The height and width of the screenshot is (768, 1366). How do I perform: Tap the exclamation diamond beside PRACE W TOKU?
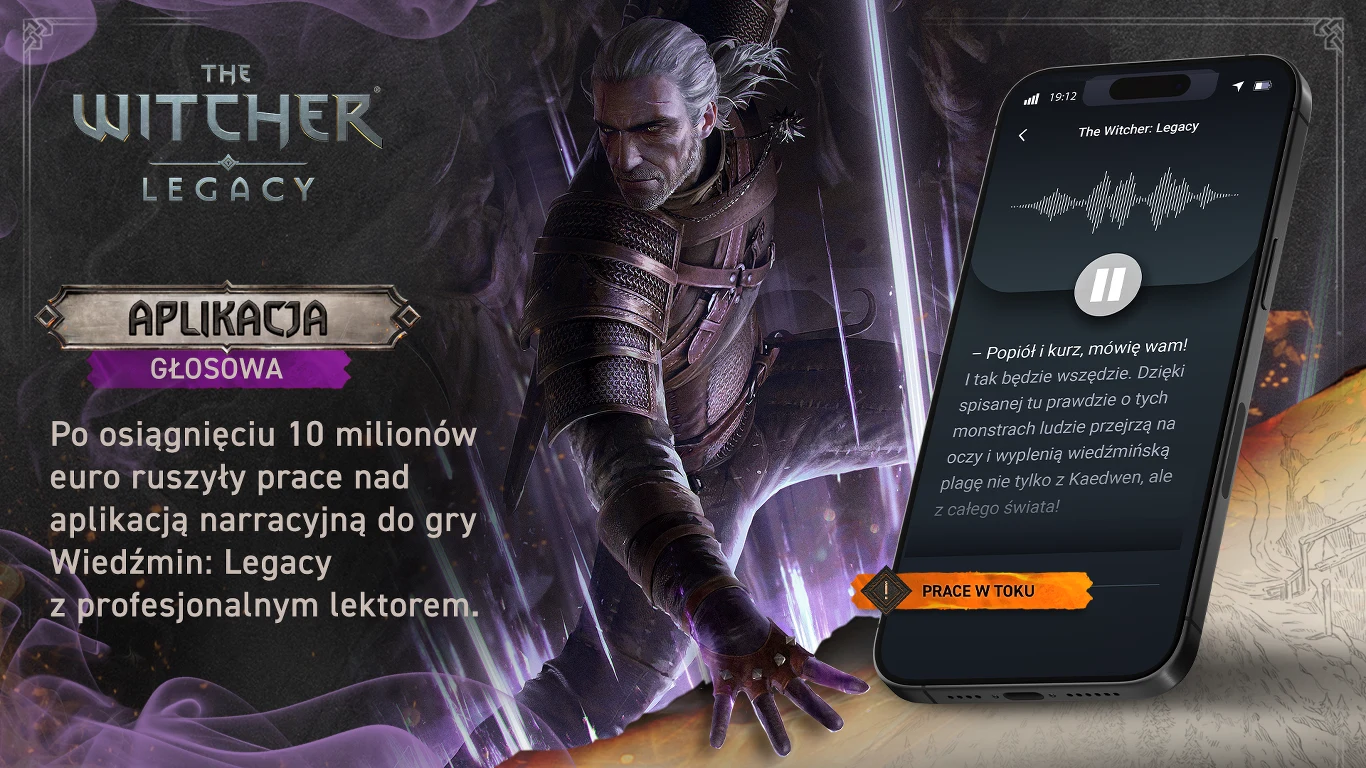pyautogui.click(x=886, y=590)
